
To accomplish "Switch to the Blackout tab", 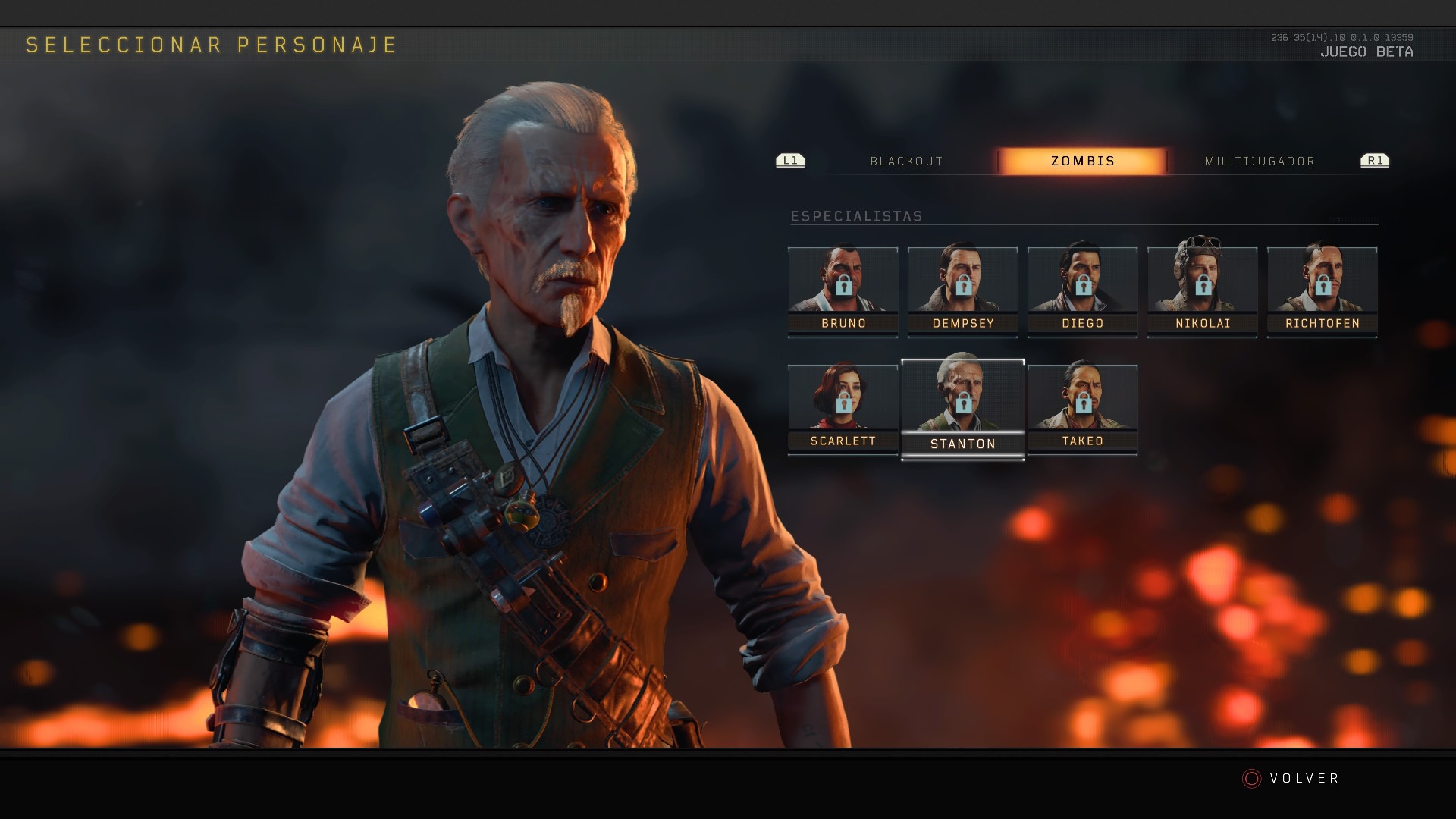I will pos(906,162).
